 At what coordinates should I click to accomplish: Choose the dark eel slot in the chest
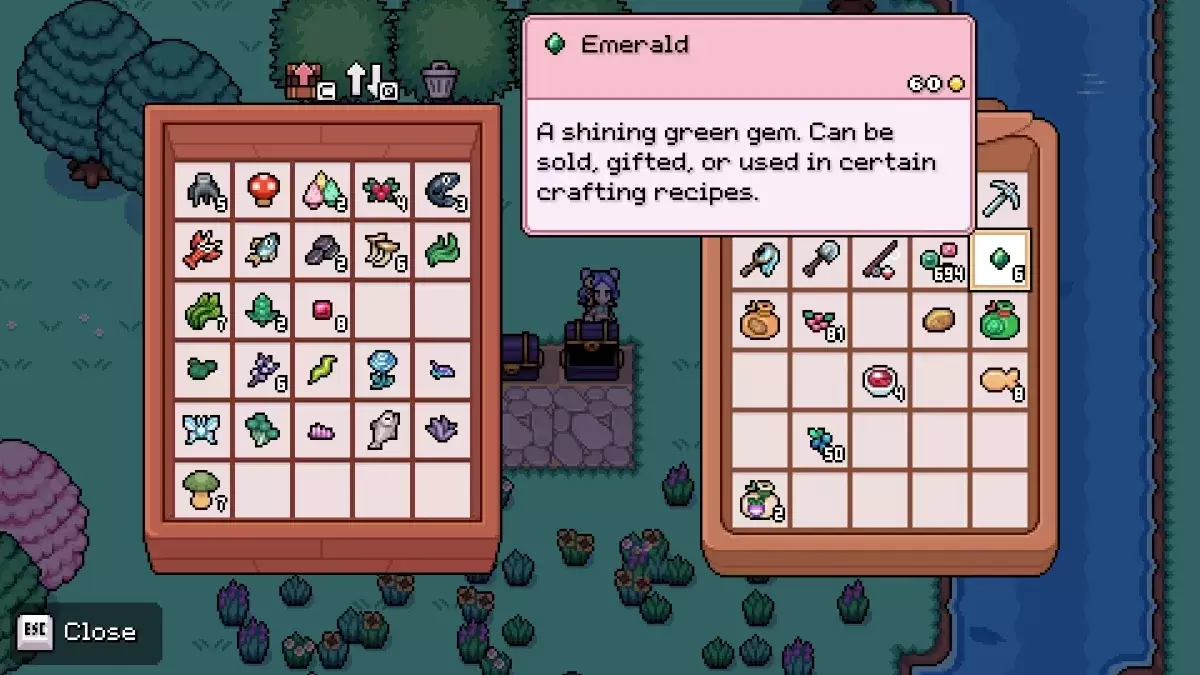click(x=442, y=190)
